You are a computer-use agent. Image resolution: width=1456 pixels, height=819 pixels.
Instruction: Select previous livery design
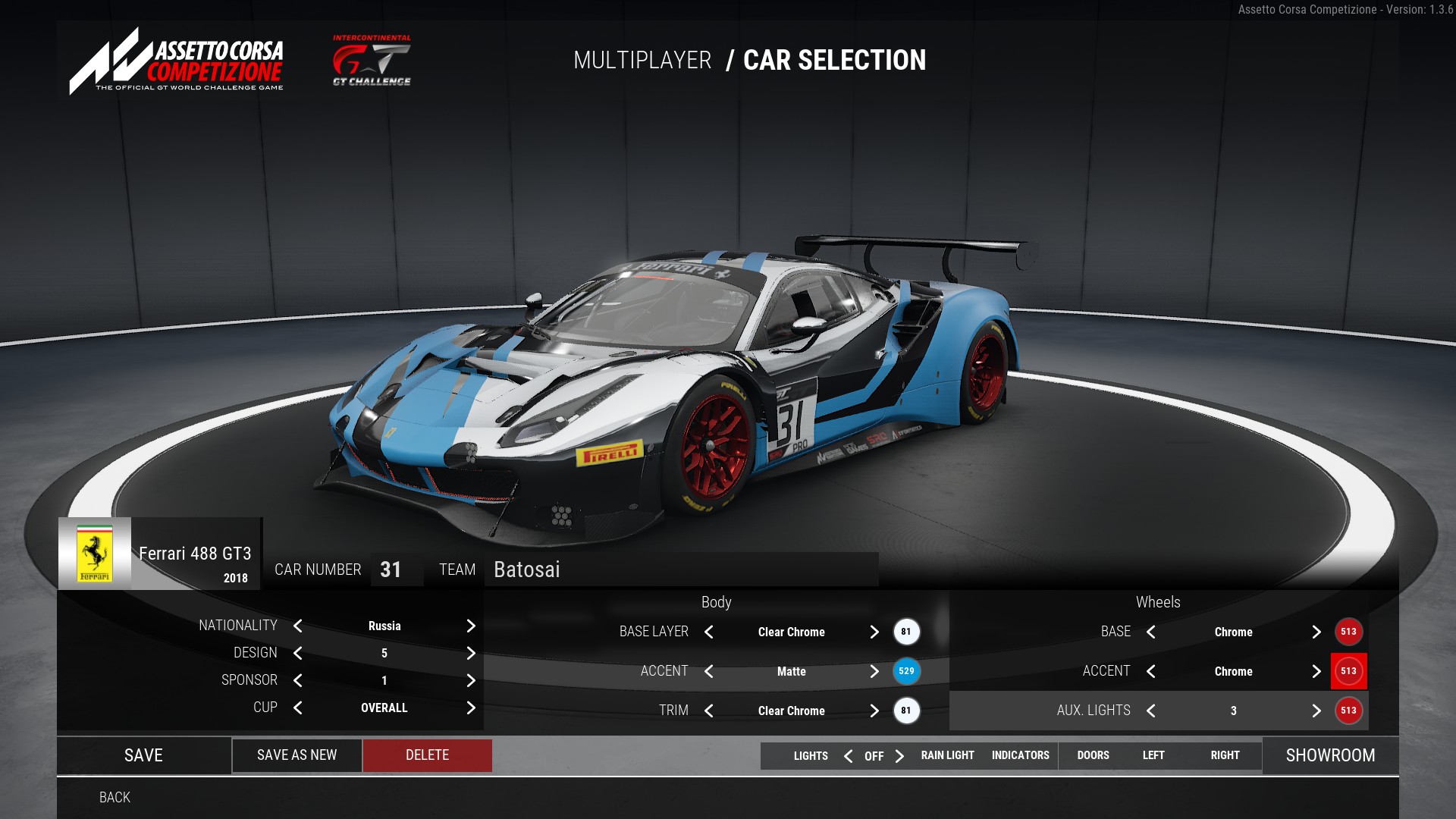coord(298,653)
